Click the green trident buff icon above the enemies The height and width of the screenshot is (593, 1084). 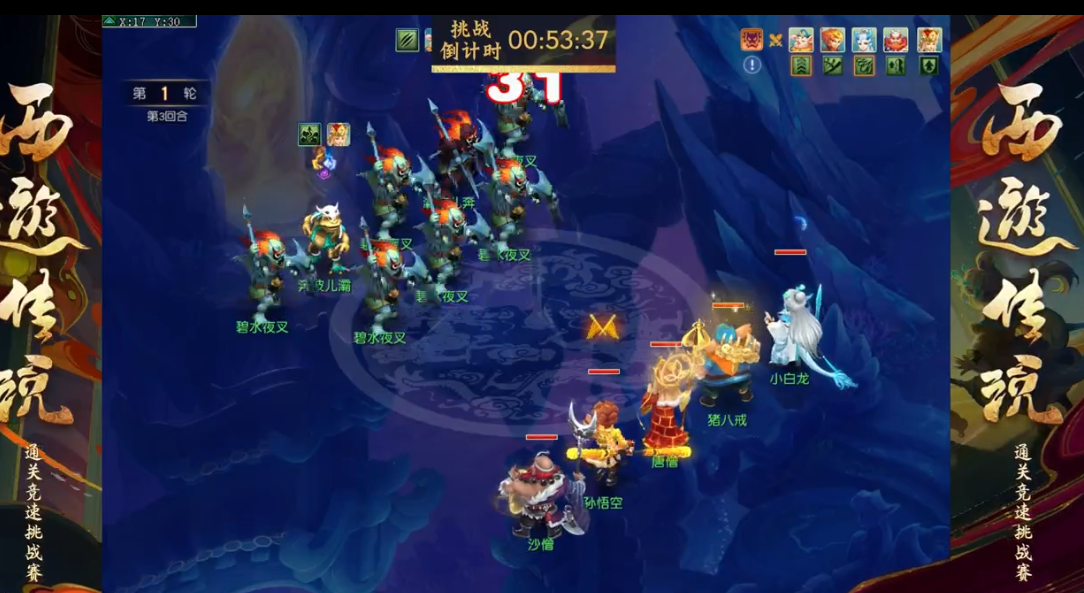pos(310,135)
